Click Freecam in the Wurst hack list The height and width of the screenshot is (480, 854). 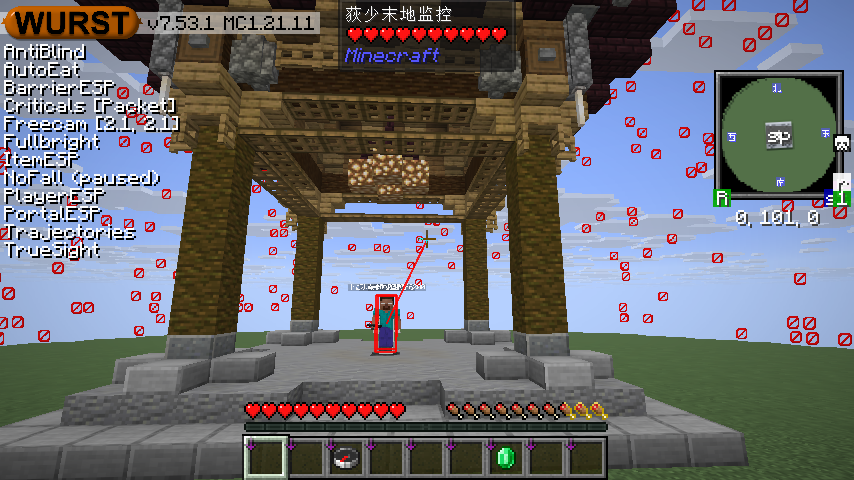point(91,124)
